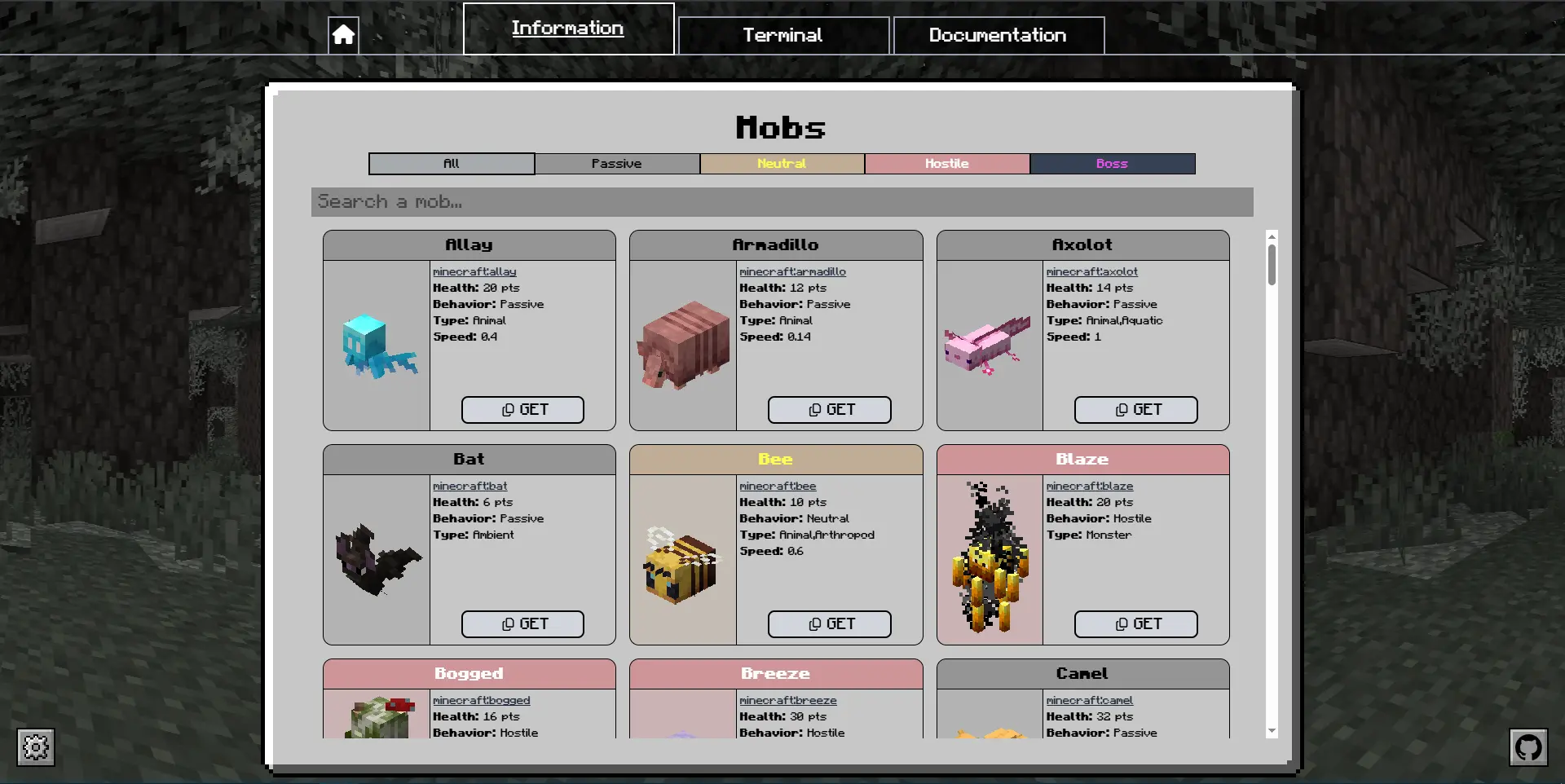Screen dimensions: 1565x784
Task: Select the All mobs filter
Action: [451, 163]
